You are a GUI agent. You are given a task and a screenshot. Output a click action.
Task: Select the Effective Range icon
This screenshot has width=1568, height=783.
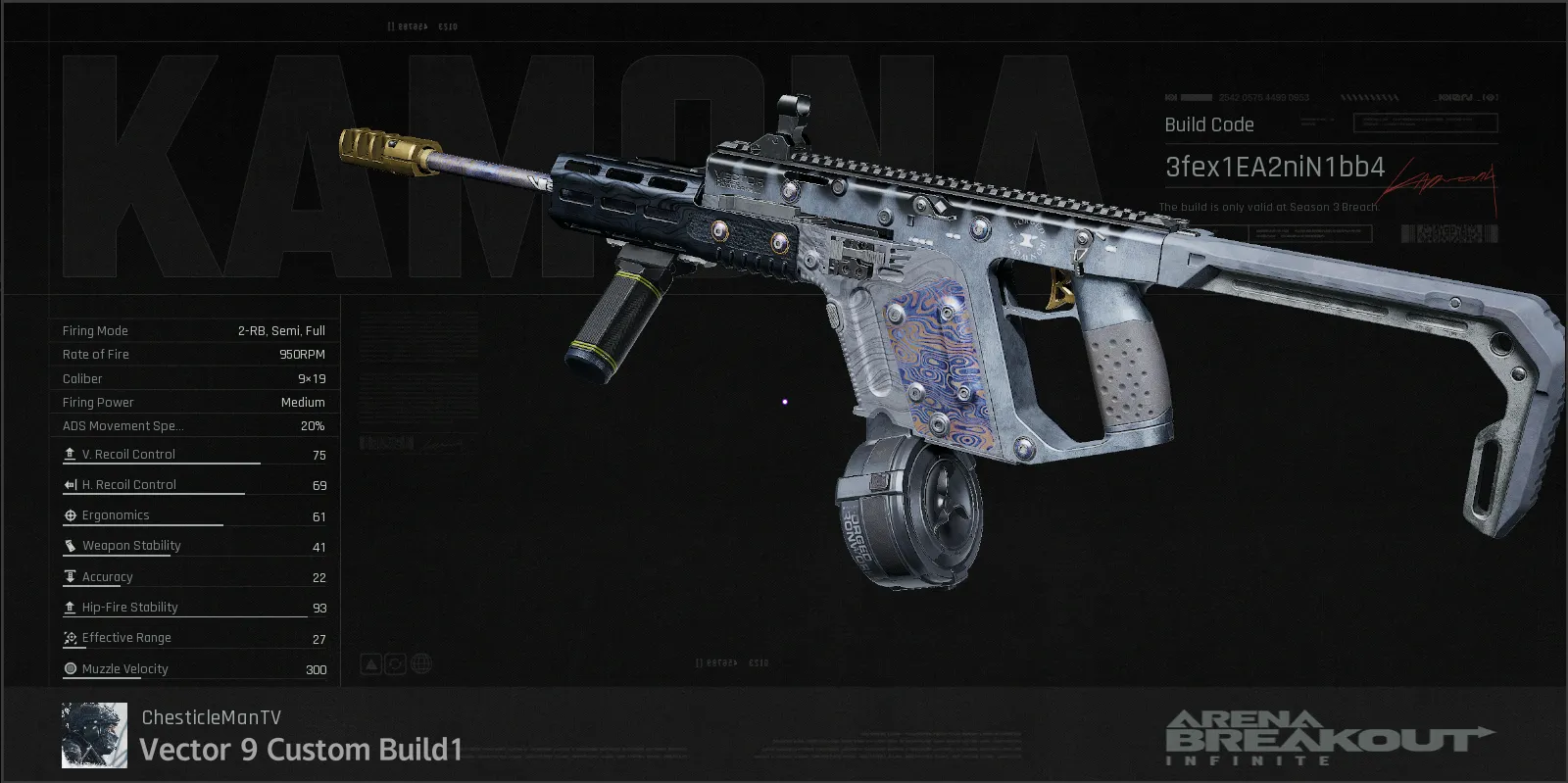(x=71, y=638)
